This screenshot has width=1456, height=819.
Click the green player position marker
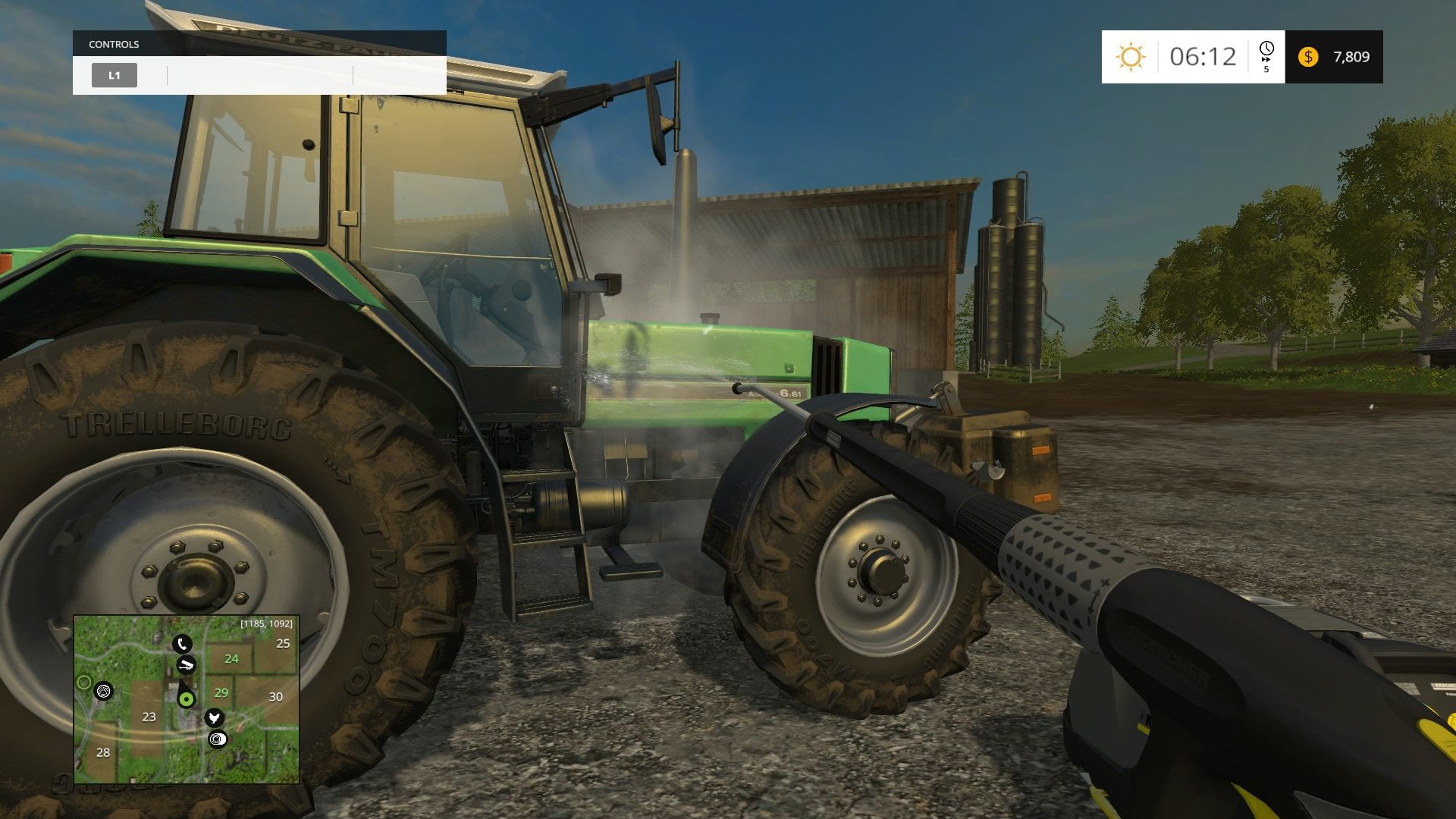click(x=186, y=698)
